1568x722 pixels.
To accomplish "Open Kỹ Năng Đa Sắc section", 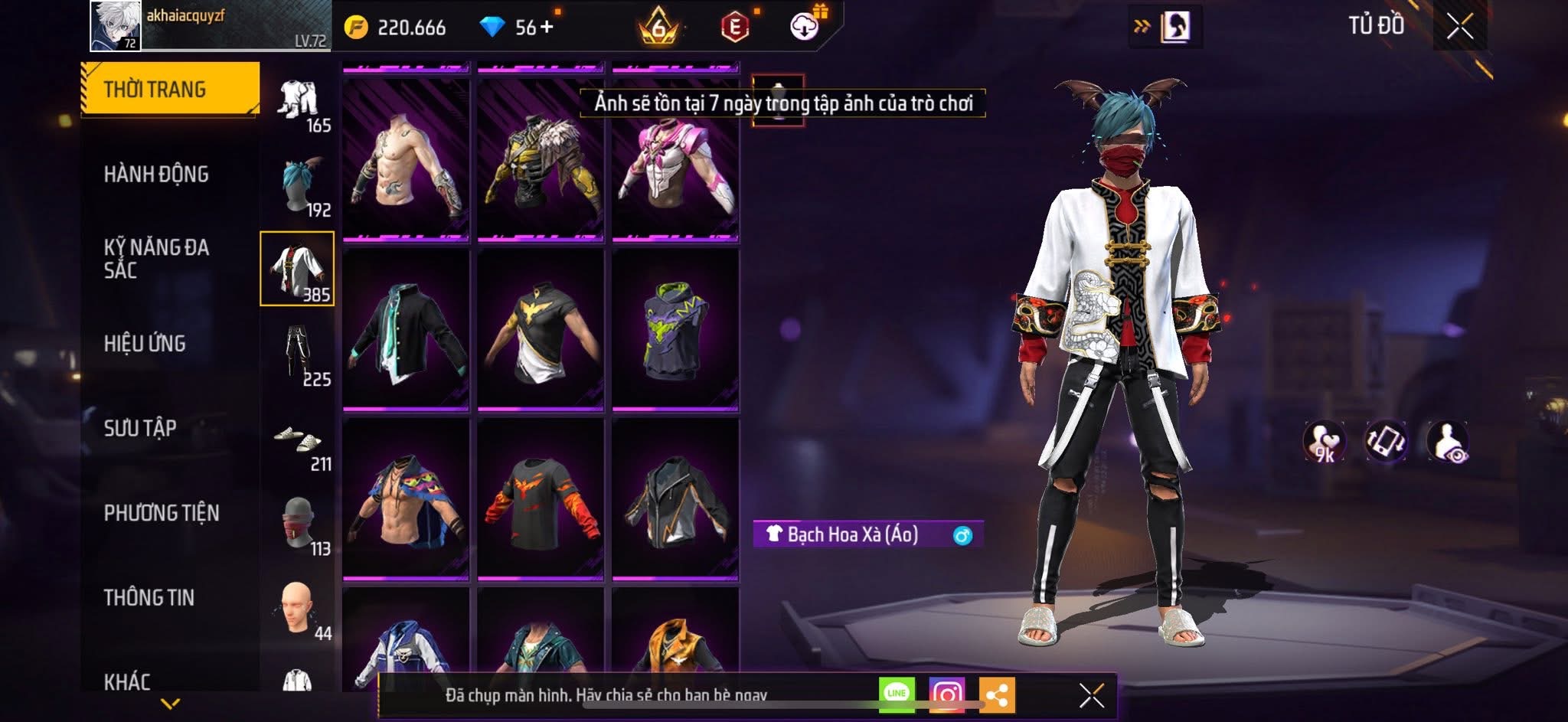I will [x=156, y=258].
